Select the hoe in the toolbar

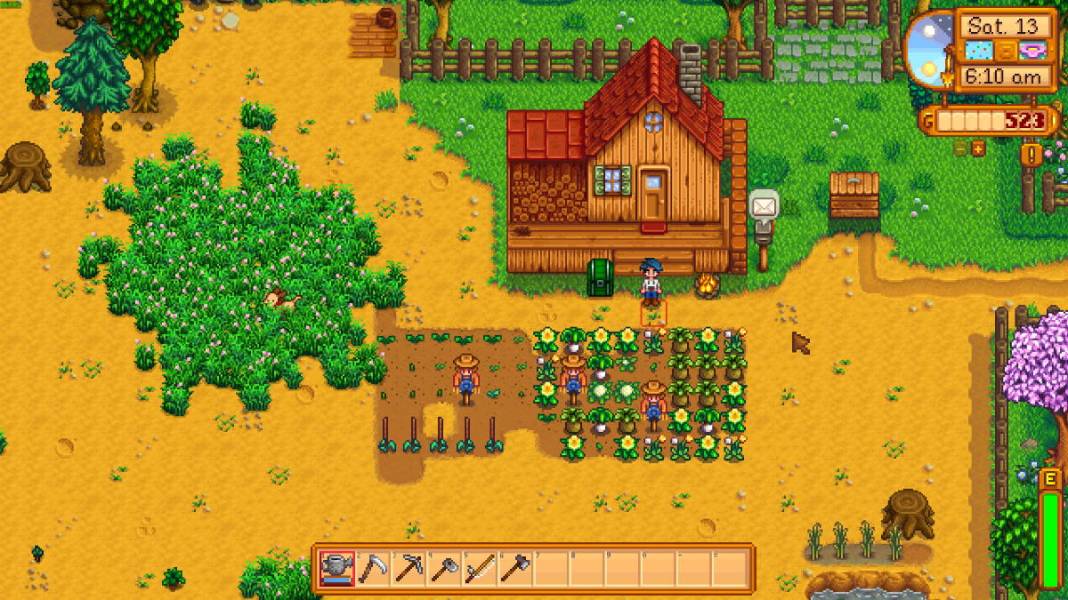[444, 569]
